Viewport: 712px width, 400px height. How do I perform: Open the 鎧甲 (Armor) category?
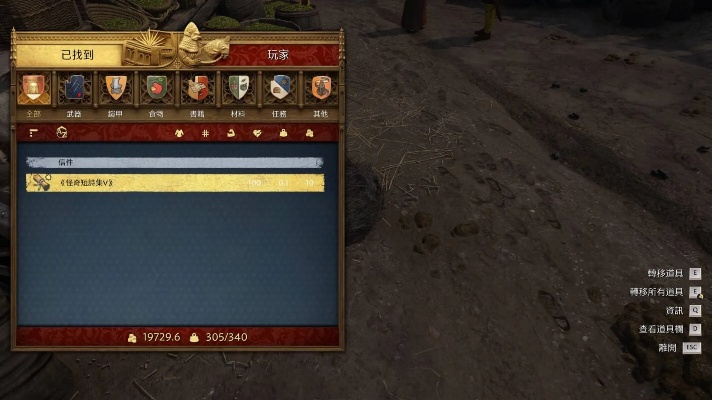pyautogui.click(x=115, y=92)
